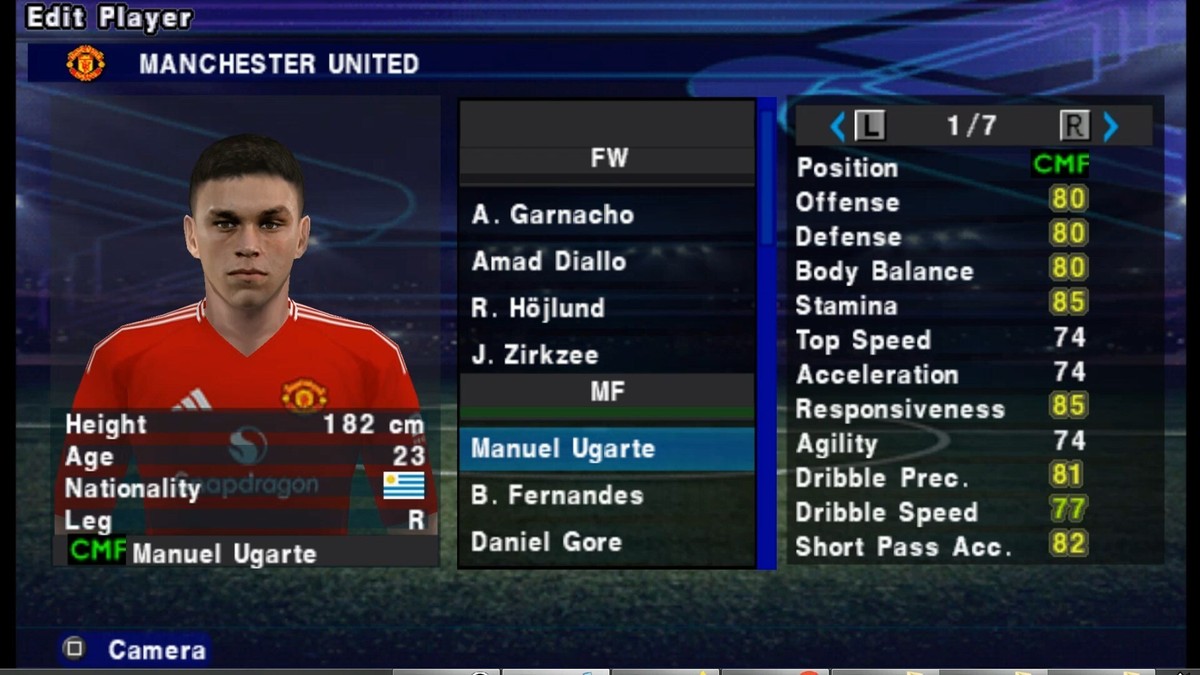Choose B. Fernandes from the MF list
The width and height of the screenshot is (1200, 675).
[557, 495]
